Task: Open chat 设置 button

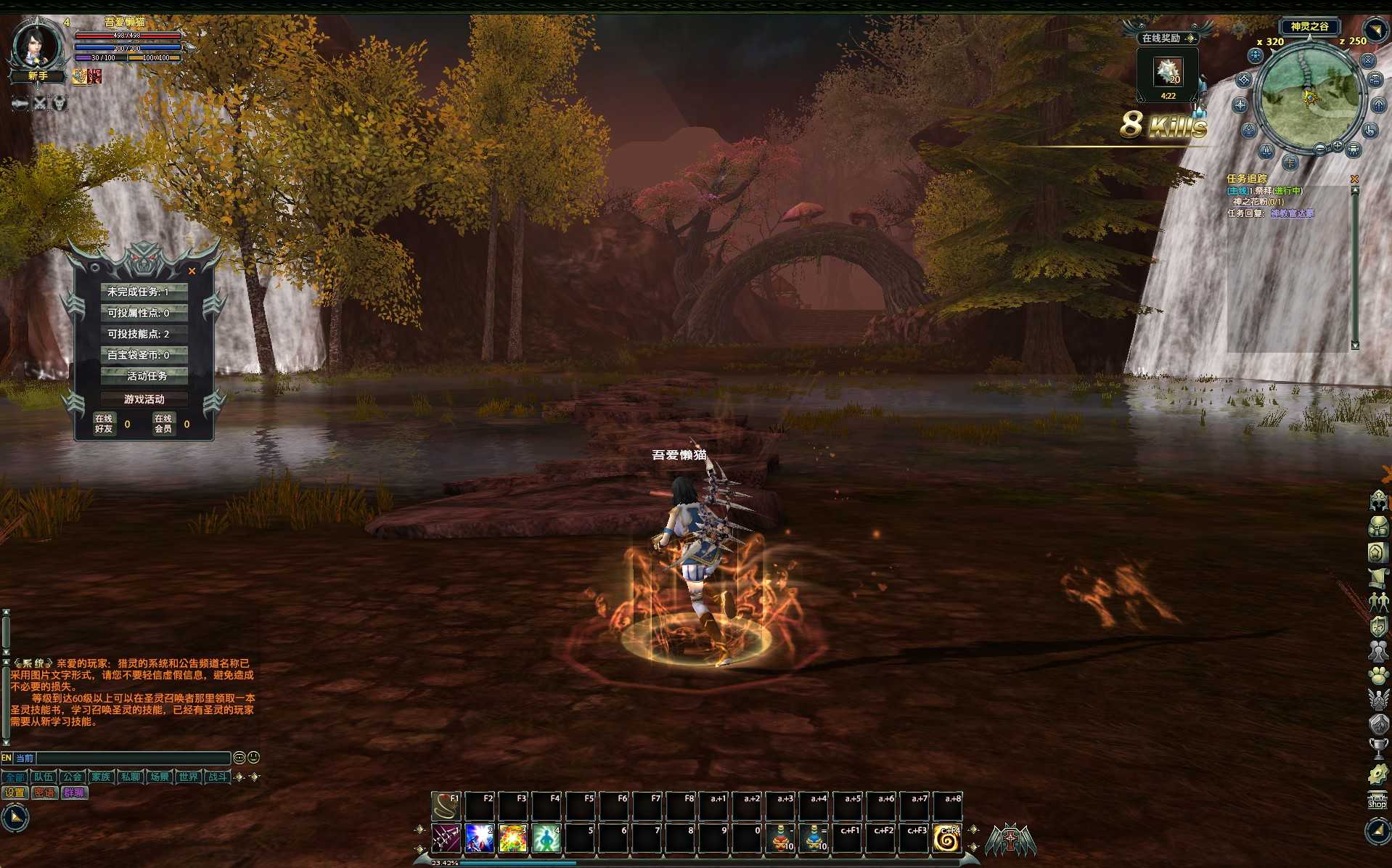Action: [15, 793]
